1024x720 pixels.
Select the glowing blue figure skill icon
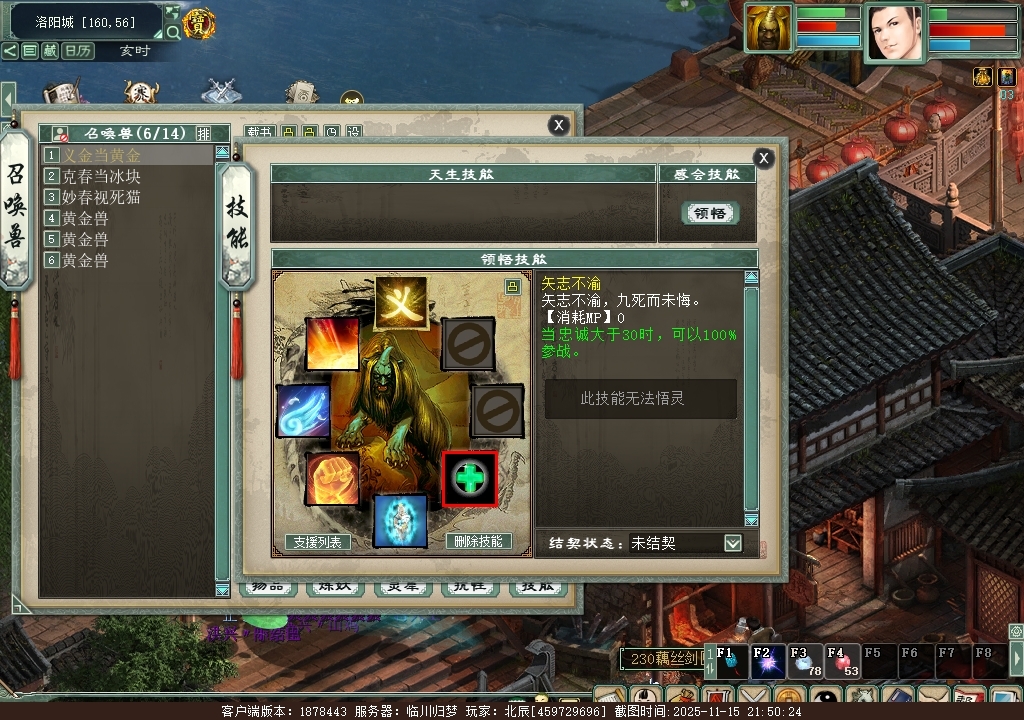point(400,520)
